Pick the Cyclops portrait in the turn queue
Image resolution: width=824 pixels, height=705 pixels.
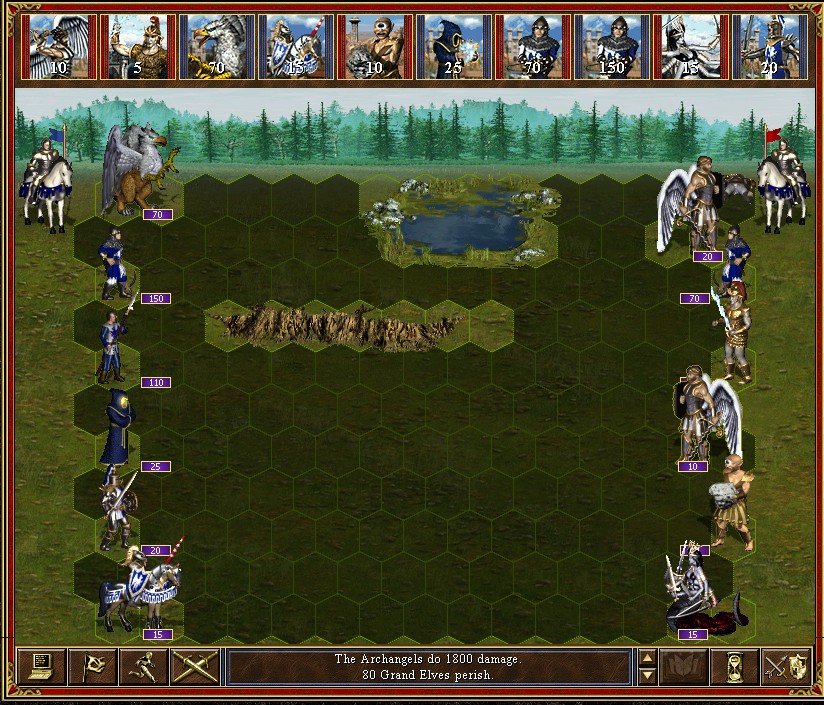(x=376, y=46)
